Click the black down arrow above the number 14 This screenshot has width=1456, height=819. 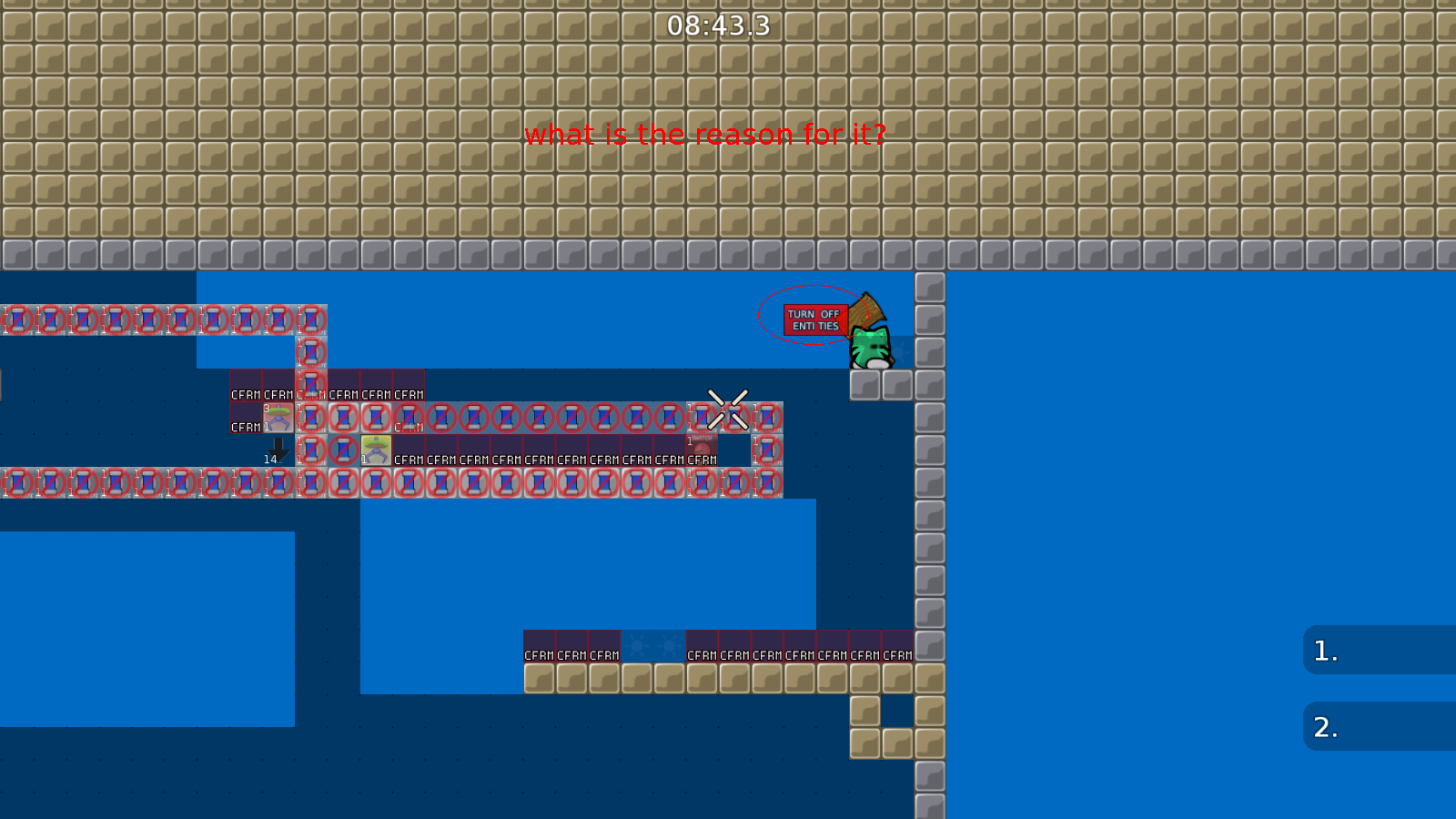click(x=278, y=444)
